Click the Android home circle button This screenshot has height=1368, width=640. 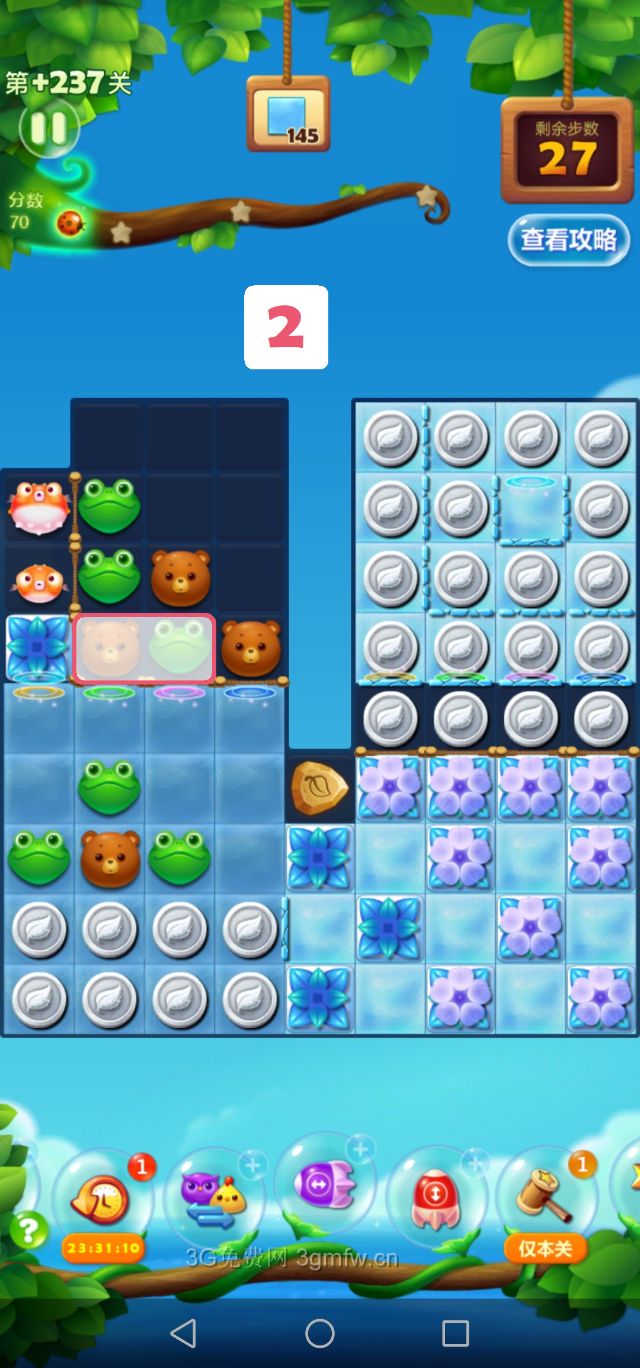coord(320,1333)
